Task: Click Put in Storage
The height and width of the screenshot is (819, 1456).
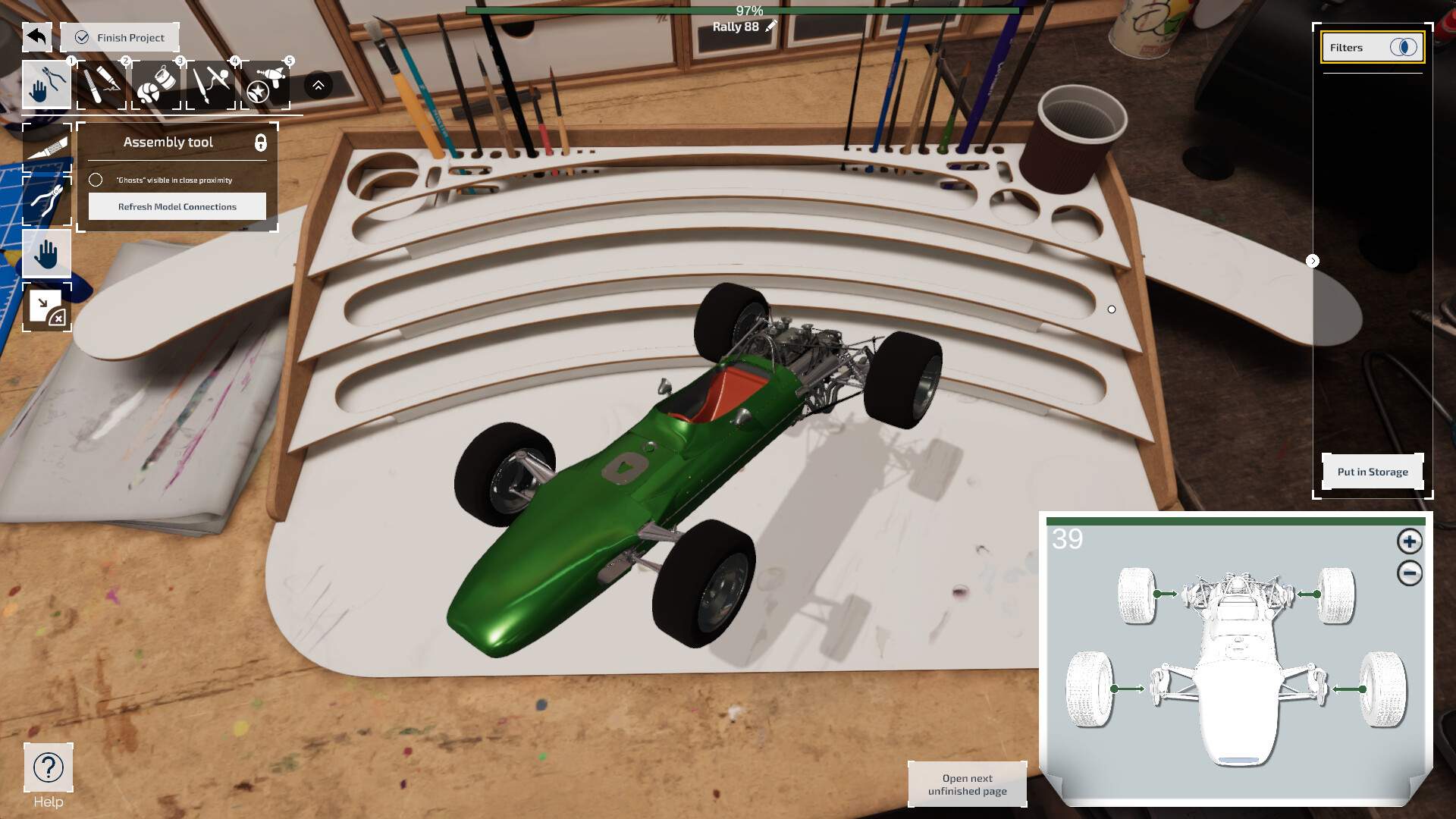Action: click(x=1372, y=471)
